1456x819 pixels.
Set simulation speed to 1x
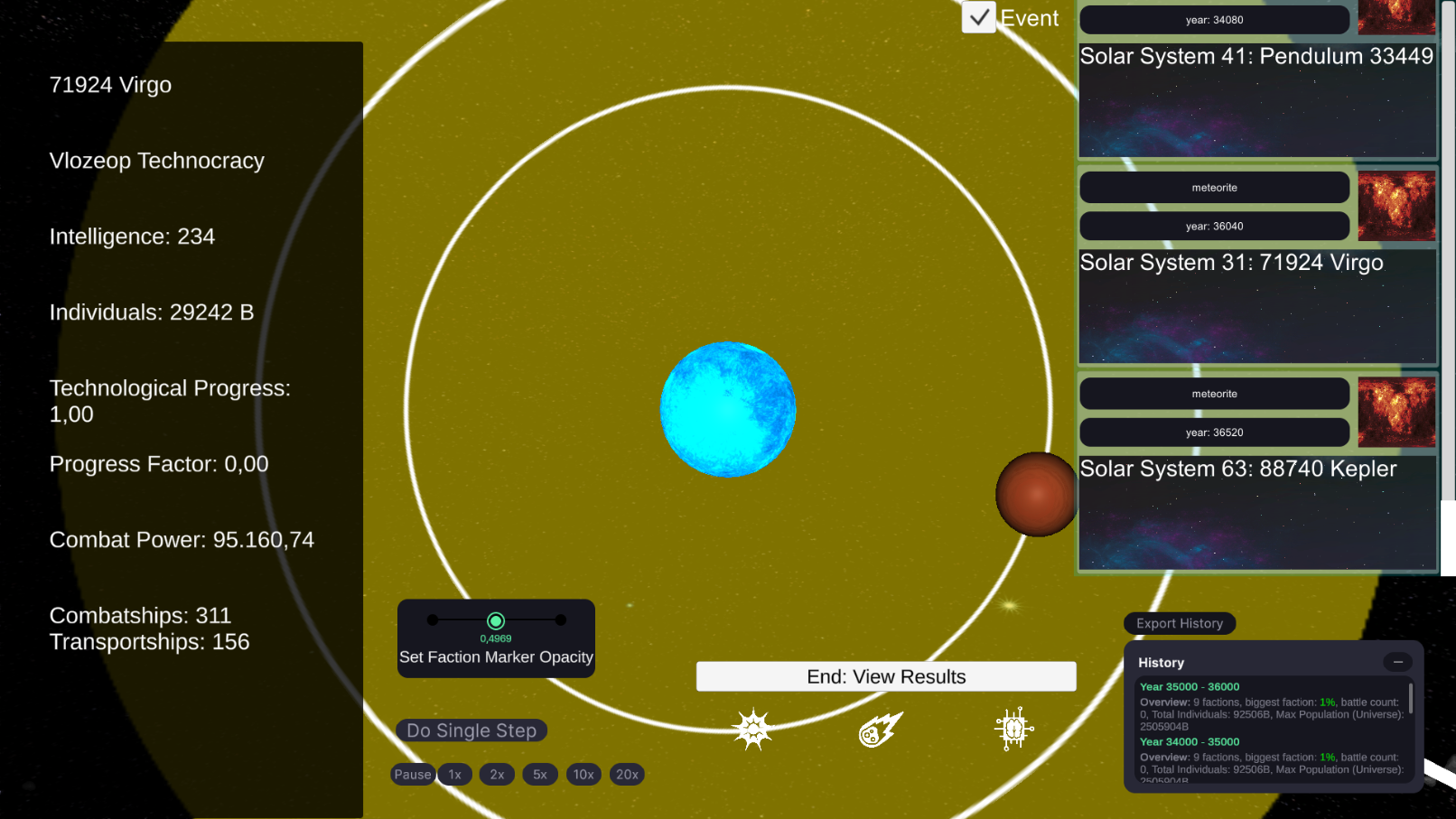point(455,775)
